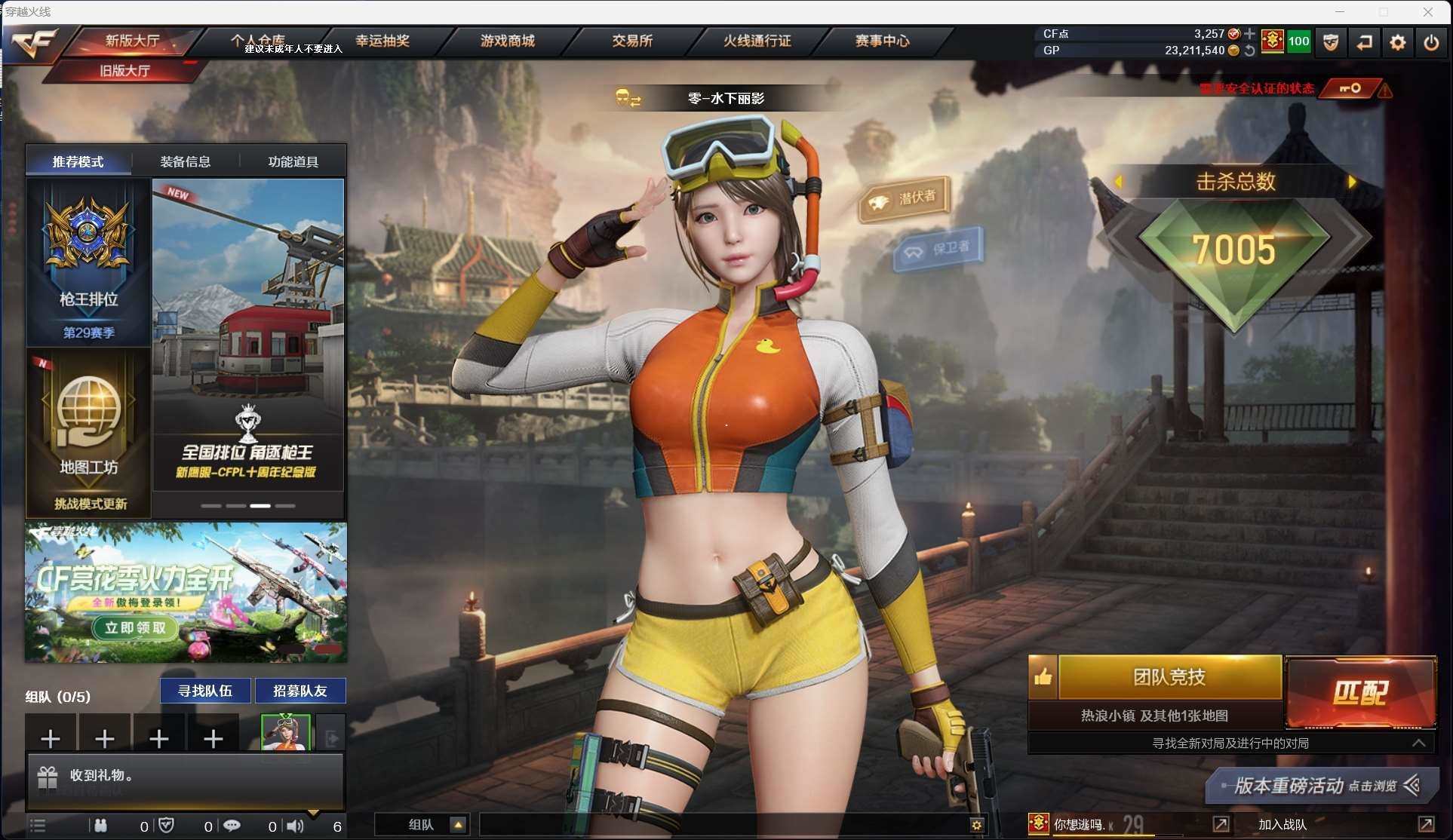Click 寻找队伍 to find a team
This screenshot has height=840, width=1453.
205,691
